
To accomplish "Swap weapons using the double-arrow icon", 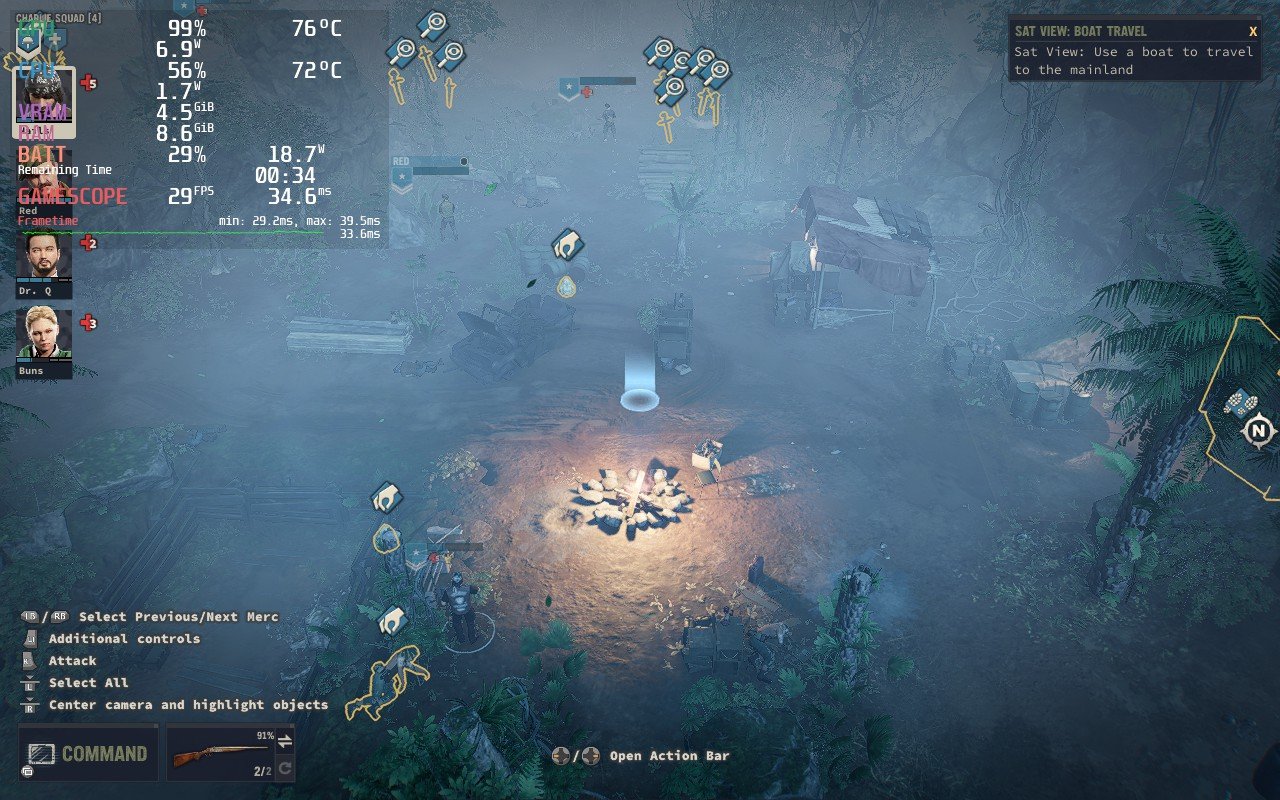I will [x=285, y=742].
